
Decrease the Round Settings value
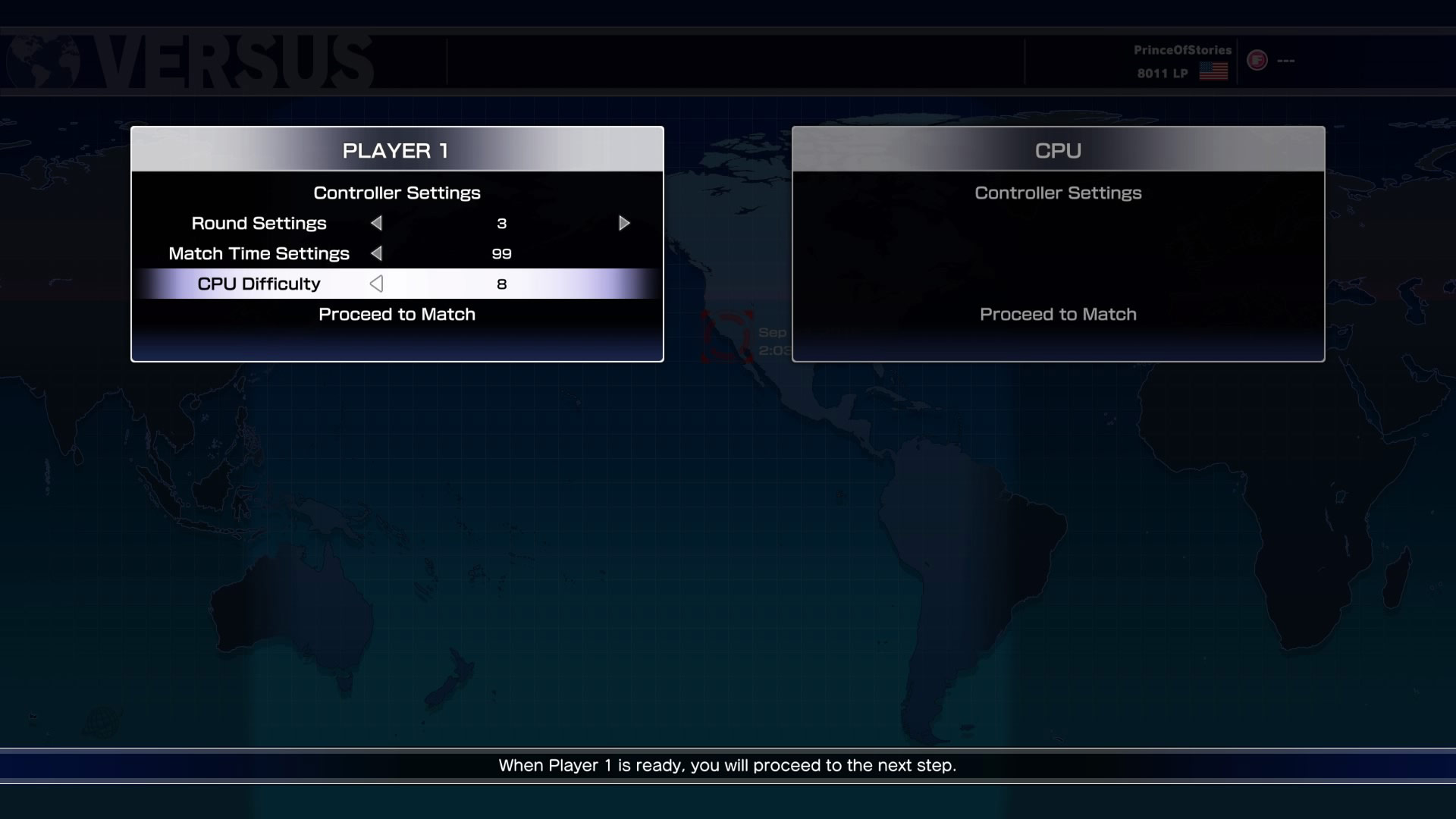click(376, 223)
